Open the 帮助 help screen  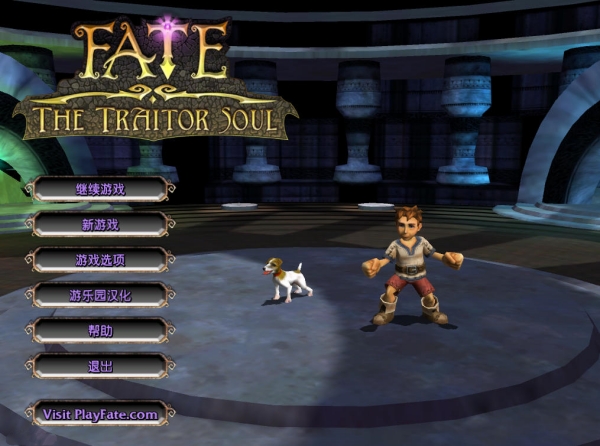coord(100,331)
